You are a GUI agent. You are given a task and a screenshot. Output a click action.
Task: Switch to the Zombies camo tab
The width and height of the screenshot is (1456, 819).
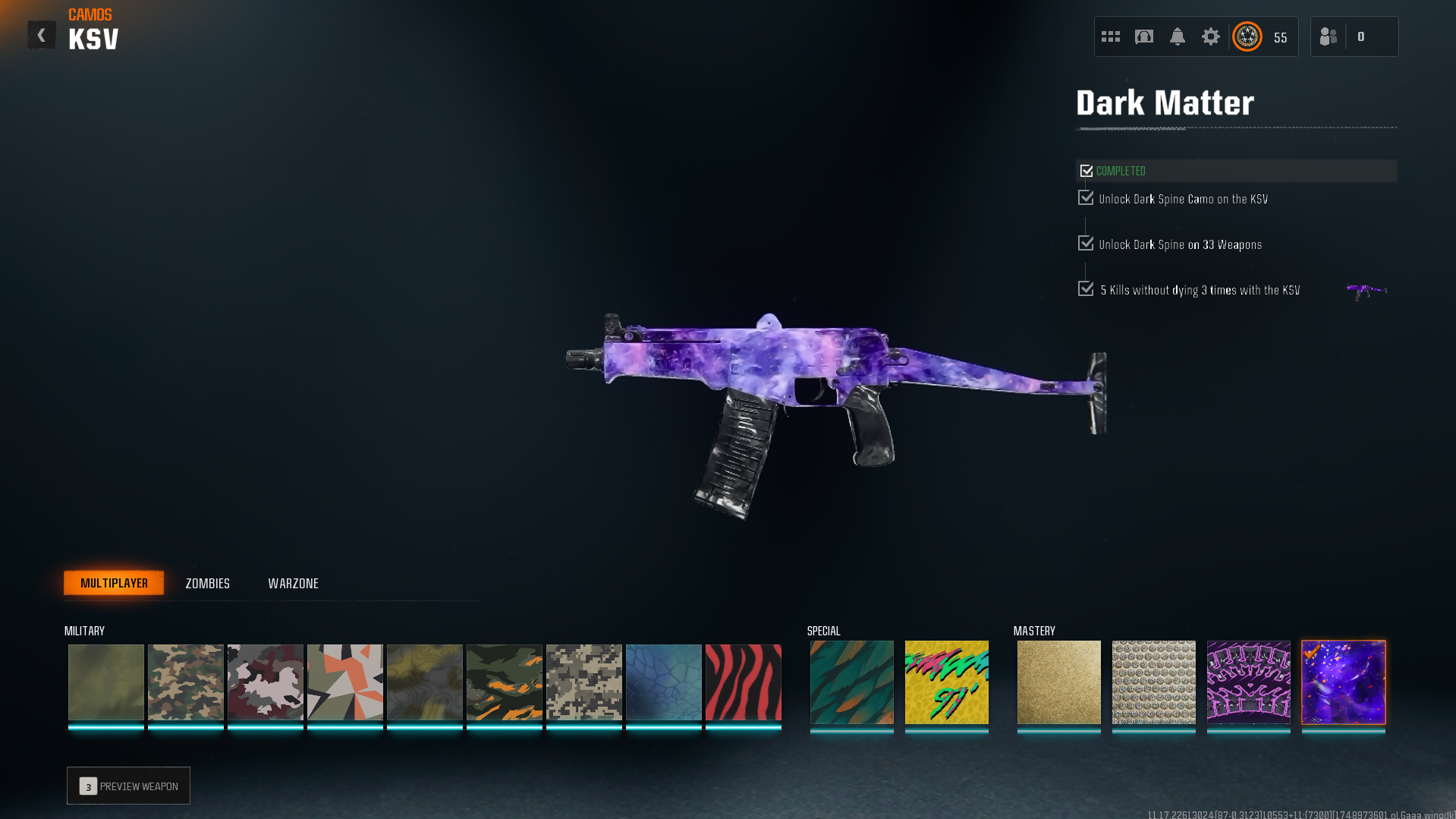[207, 583]
